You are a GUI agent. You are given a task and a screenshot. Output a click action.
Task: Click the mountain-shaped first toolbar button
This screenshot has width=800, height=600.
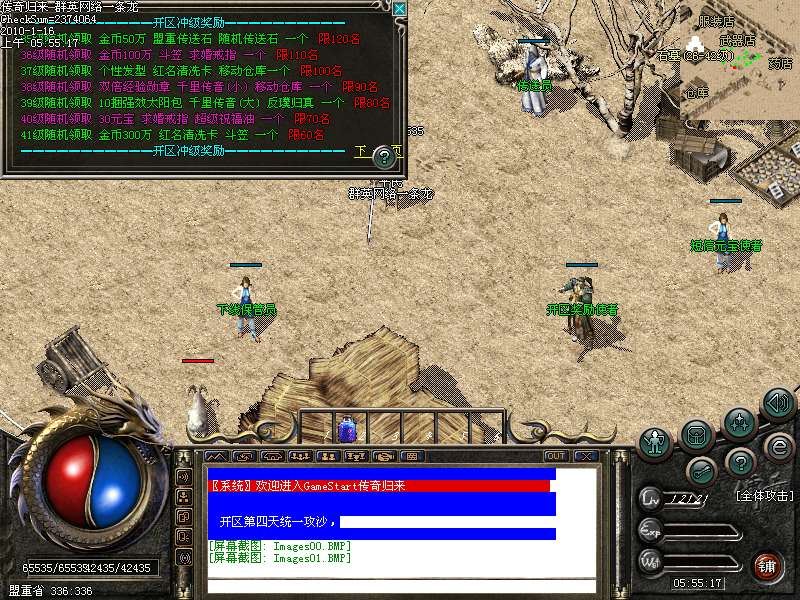pos(216,456)
